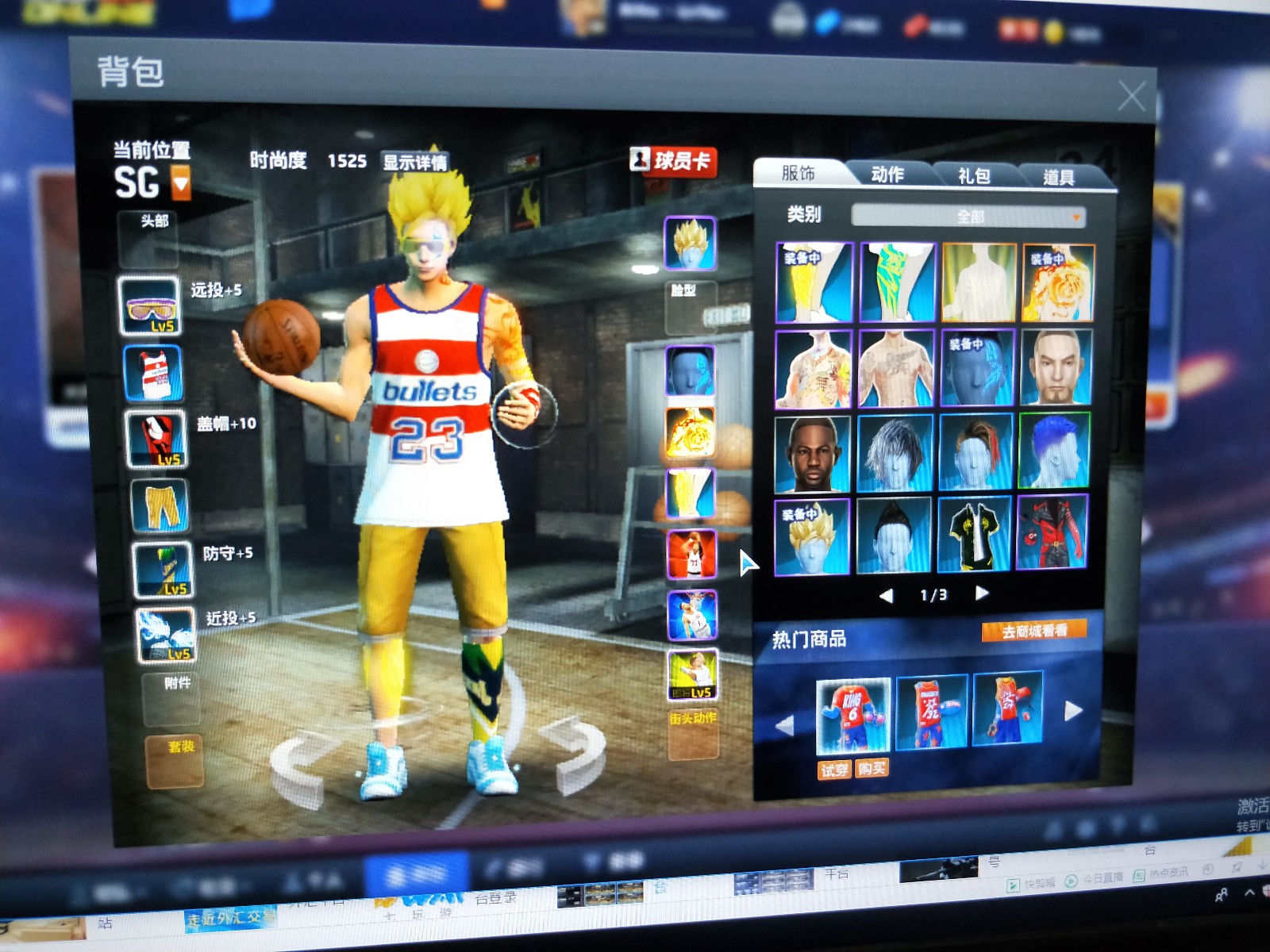Choose the blue mohawk hairstyle item
Screen dimensions: 1270x952
tap(1054, 451)
